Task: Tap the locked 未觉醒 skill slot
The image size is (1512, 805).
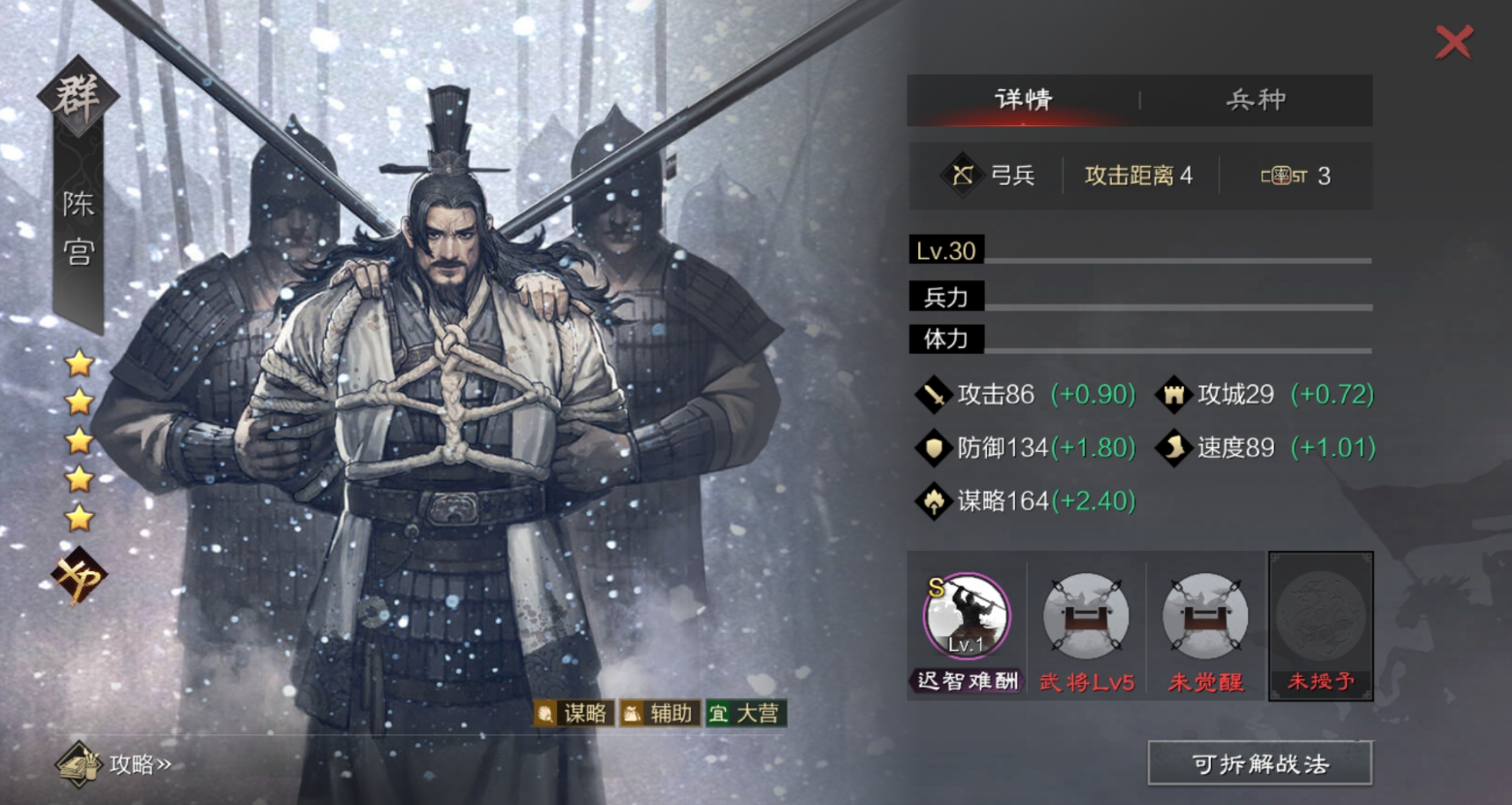Action: pos(1205,617)
